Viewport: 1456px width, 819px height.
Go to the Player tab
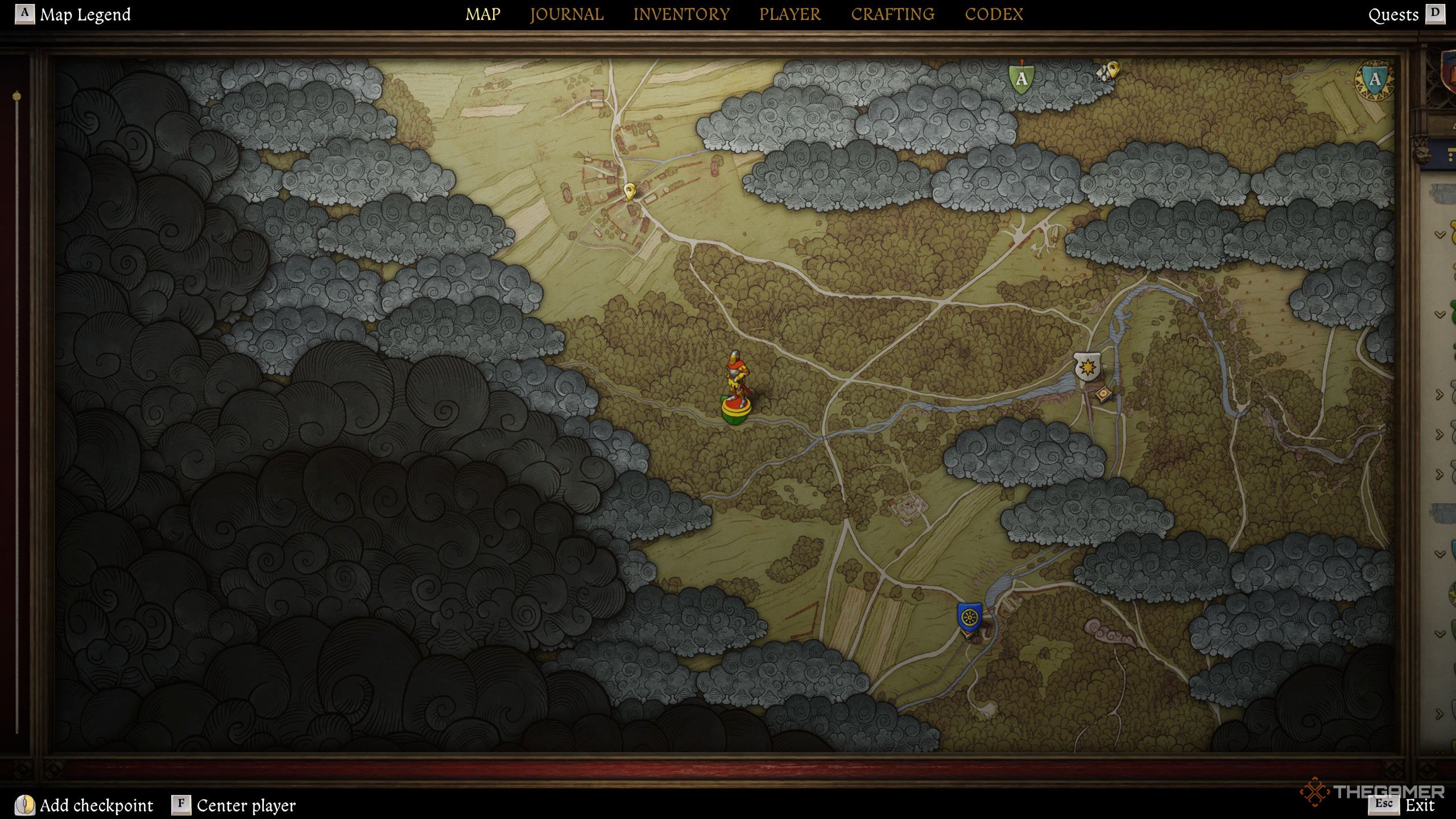[790, 14]
